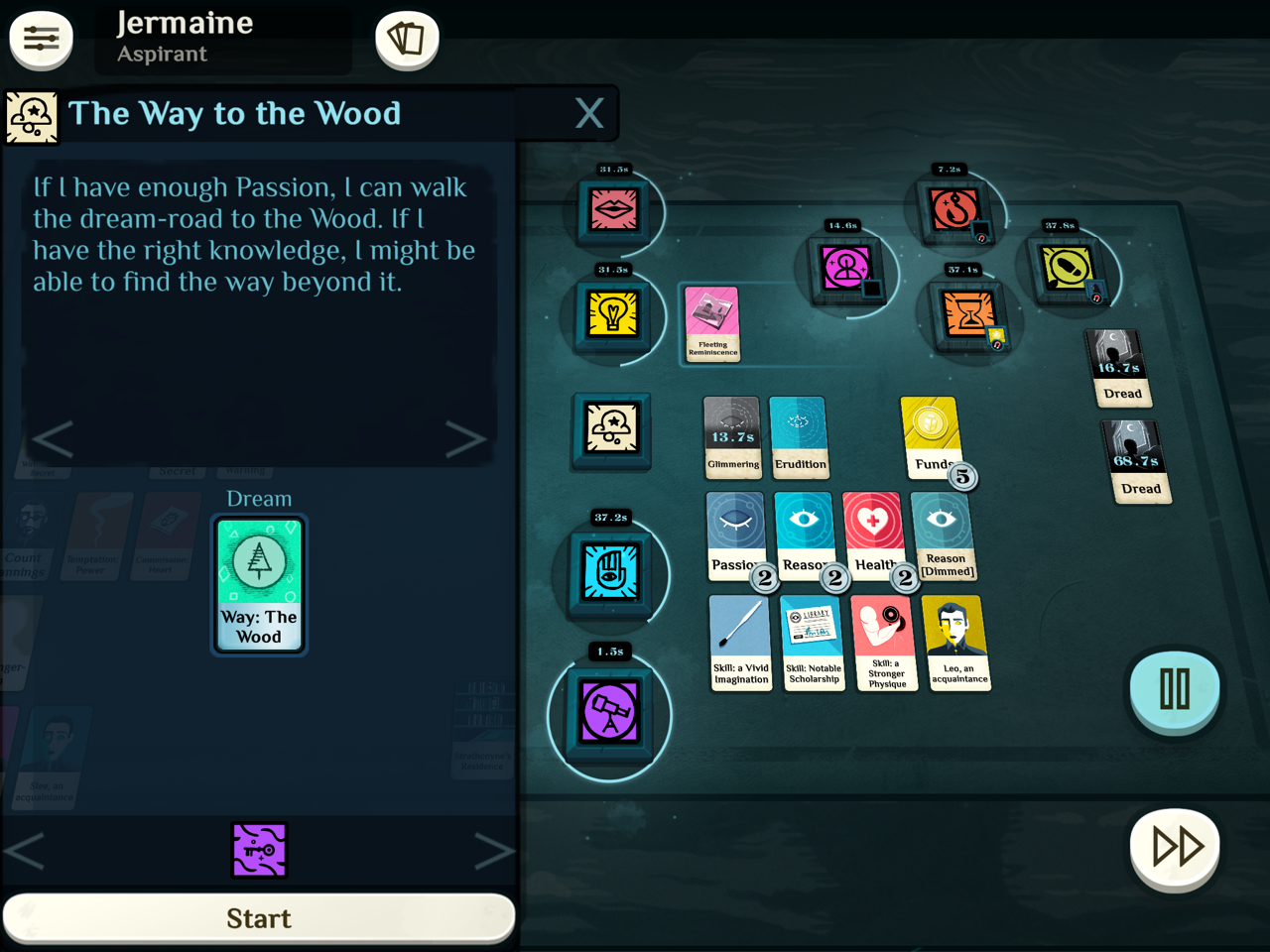Open the card deck button

[407, 40]
